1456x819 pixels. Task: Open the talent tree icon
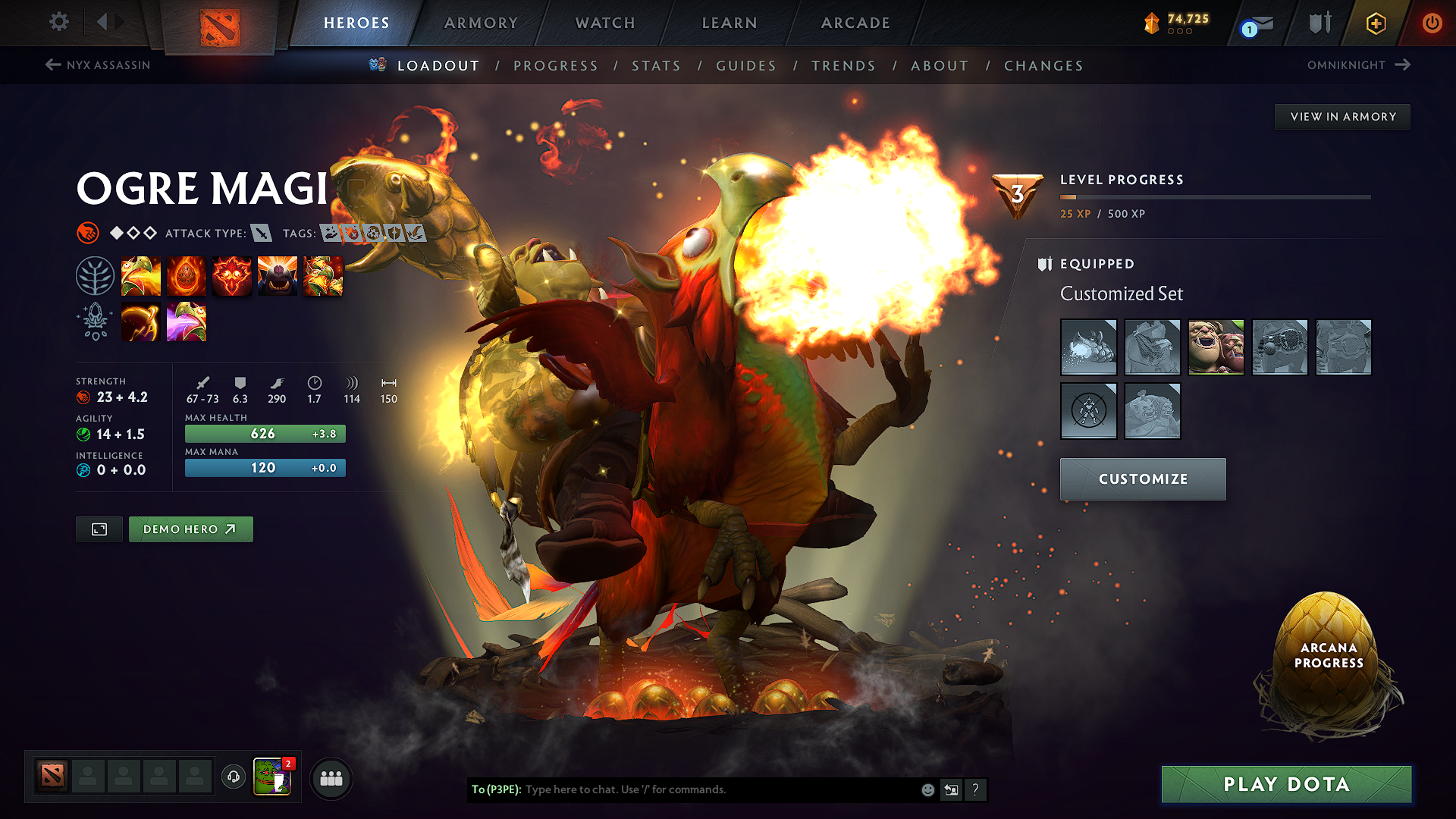point(94,275)
